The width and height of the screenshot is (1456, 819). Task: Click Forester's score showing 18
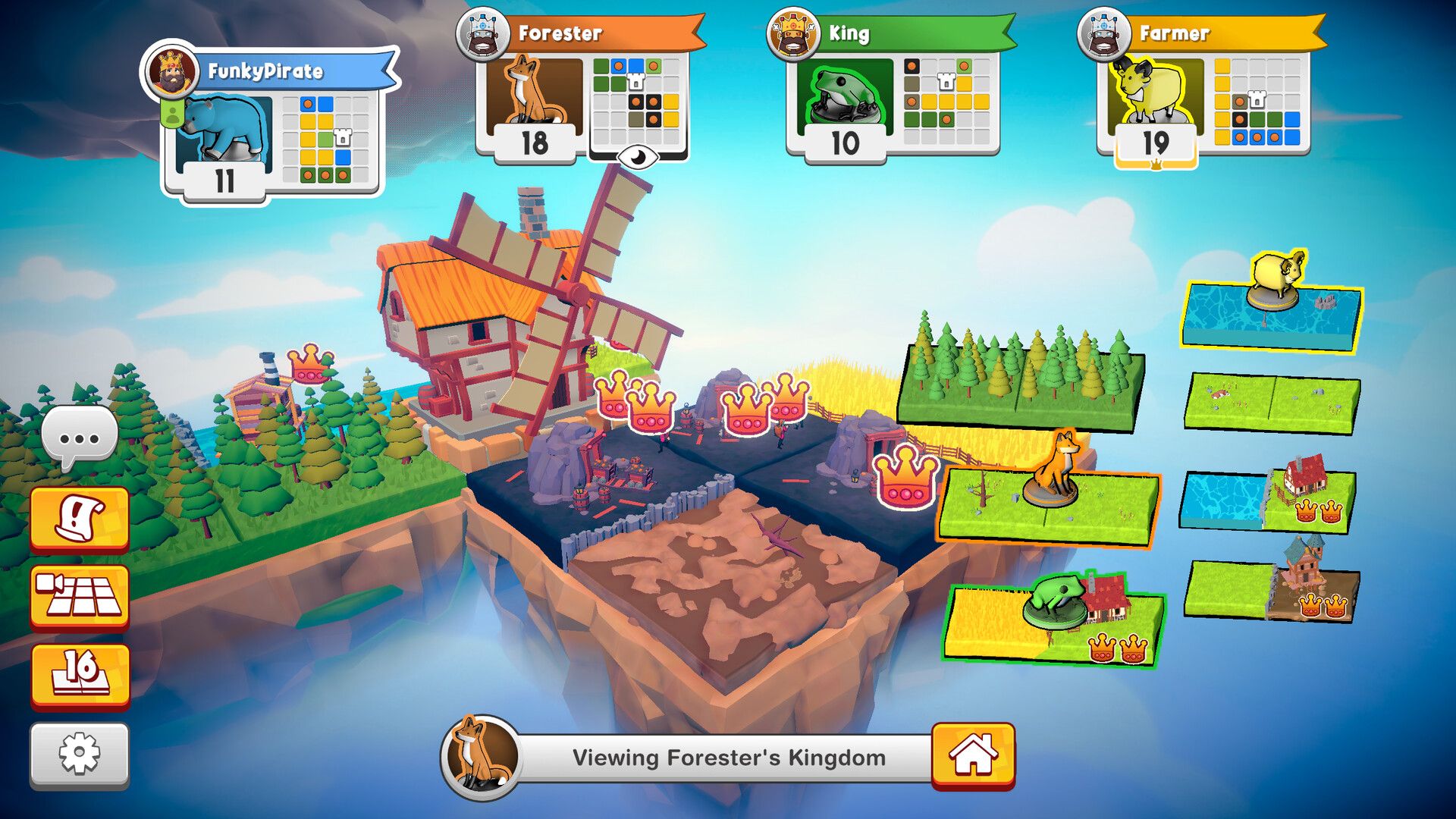click(533, 142)
